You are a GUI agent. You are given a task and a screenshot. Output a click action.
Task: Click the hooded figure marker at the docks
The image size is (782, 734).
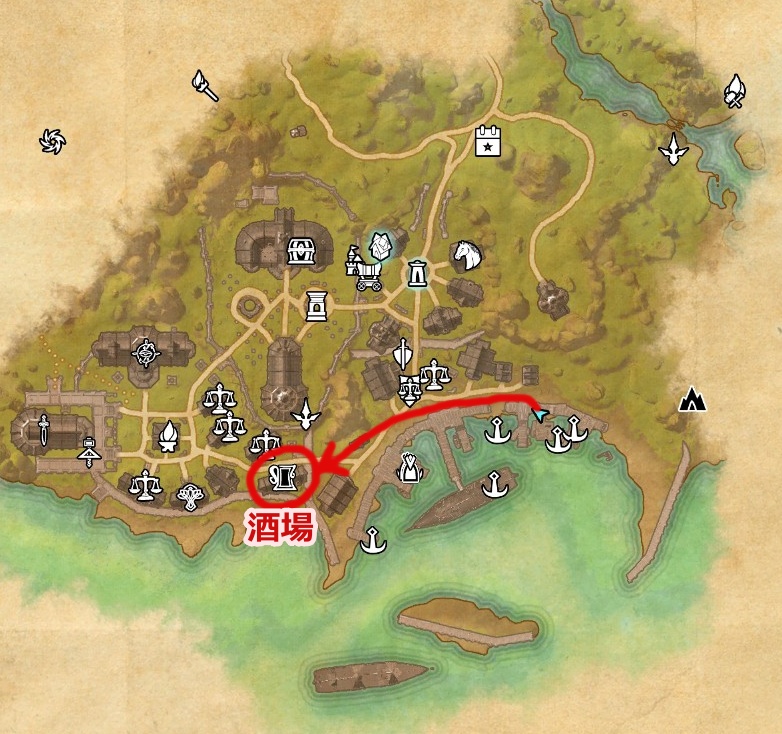coord(408,466)
